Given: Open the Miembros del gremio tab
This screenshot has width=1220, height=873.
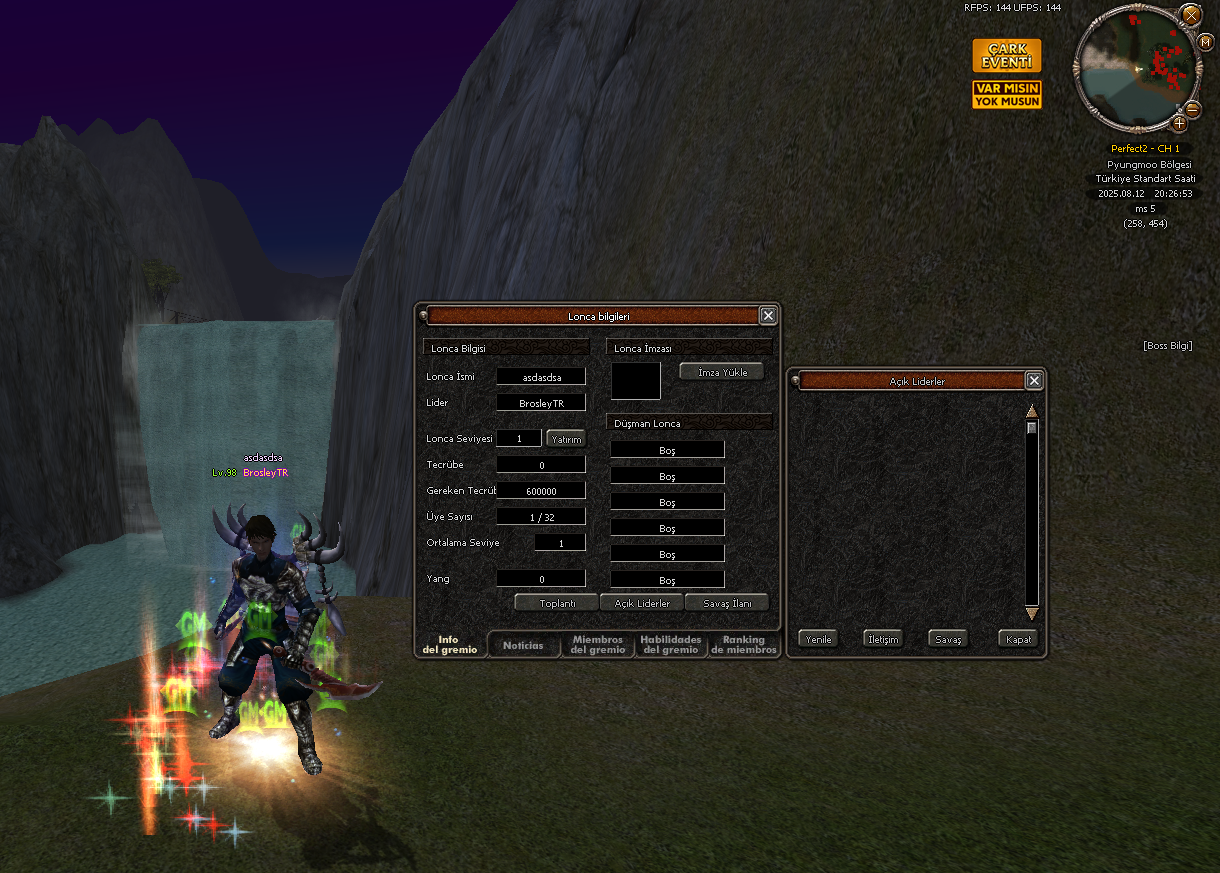Looking at the screenshot, I should tap(598, 645).
